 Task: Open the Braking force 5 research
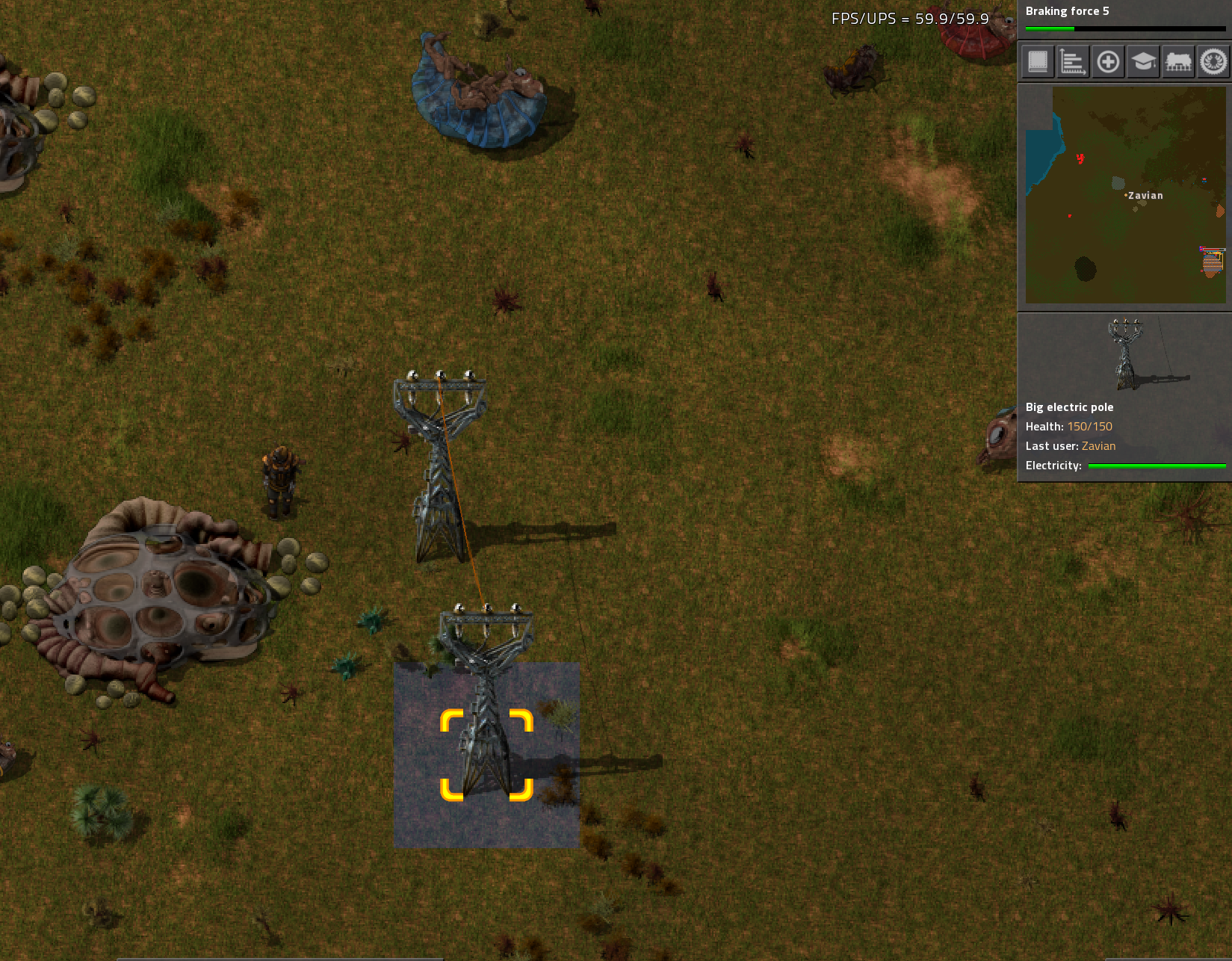pos(1124,19)
